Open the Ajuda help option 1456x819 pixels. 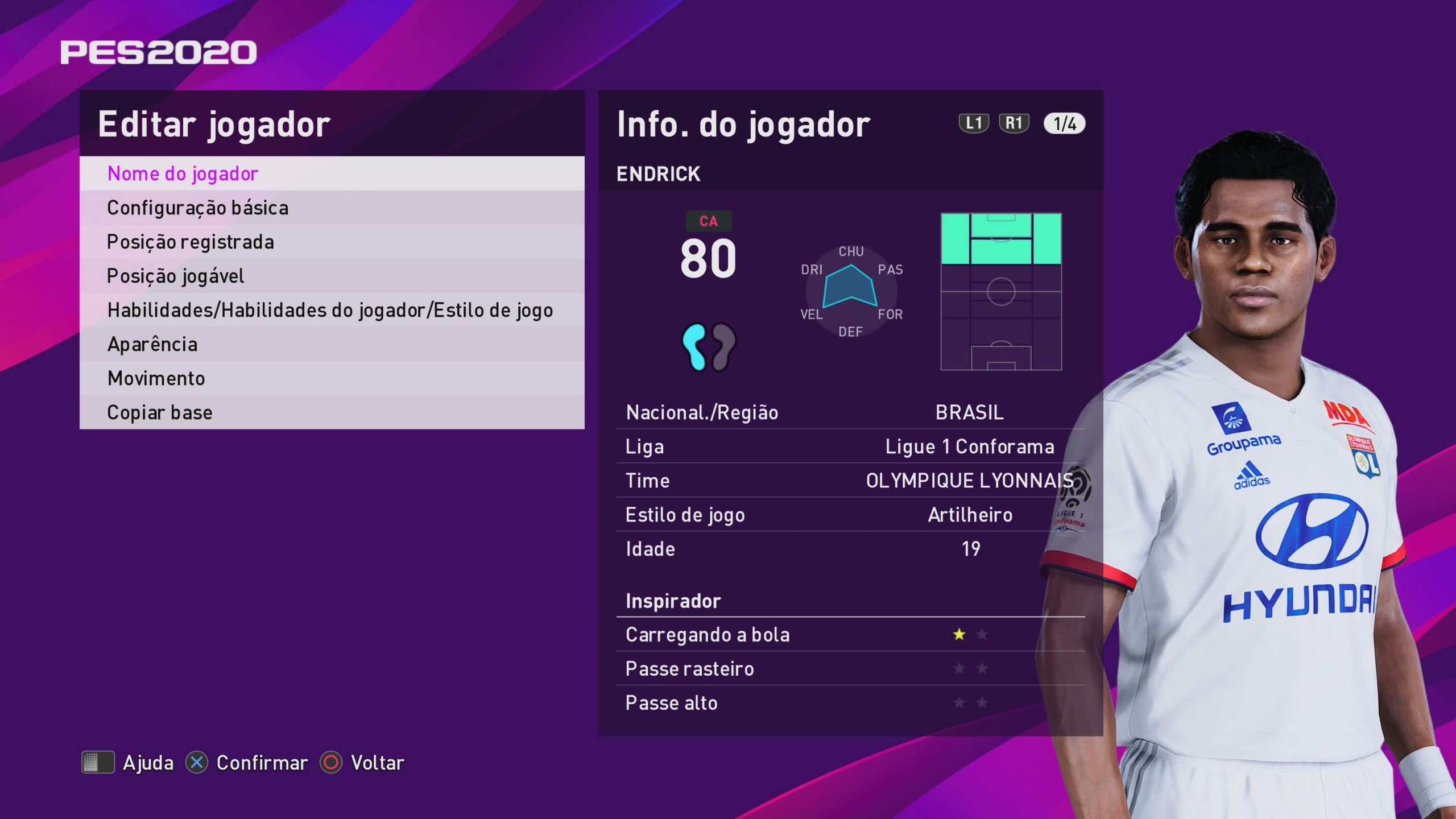click(x=128, y=762)
